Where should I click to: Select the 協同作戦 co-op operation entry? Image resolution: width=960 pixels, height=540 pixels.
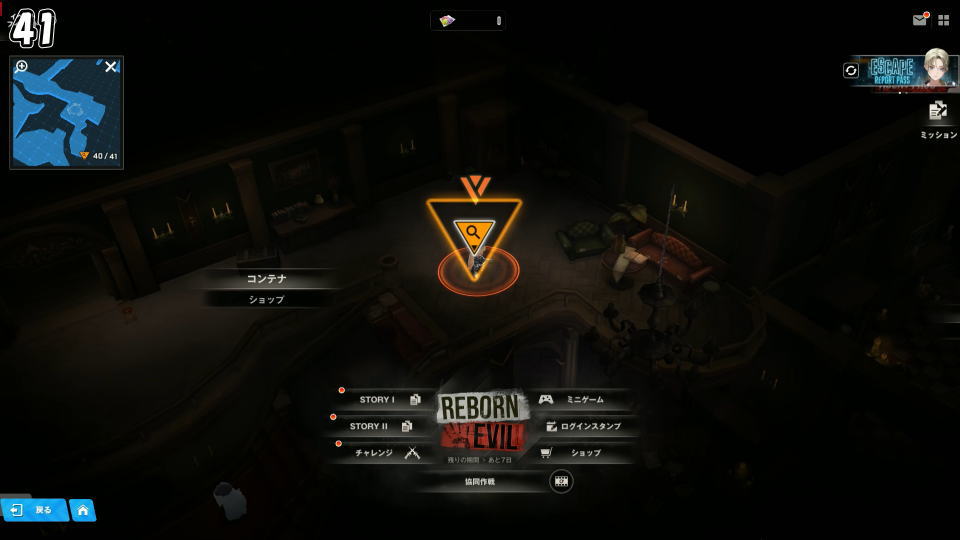(x=480, y=481)
